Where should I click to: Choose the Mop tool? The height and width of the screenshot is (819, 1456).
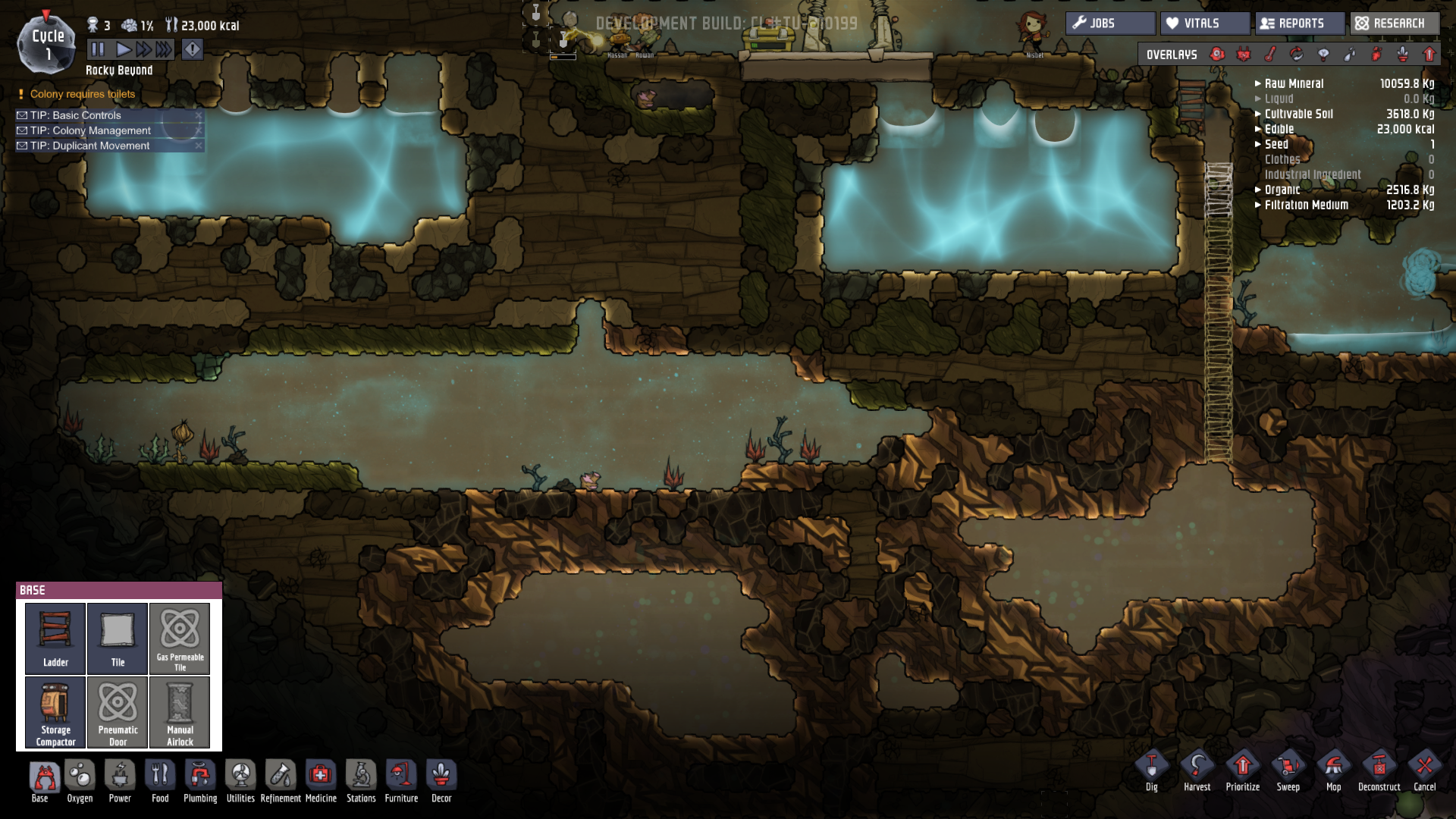click(x=1333, y=771)
